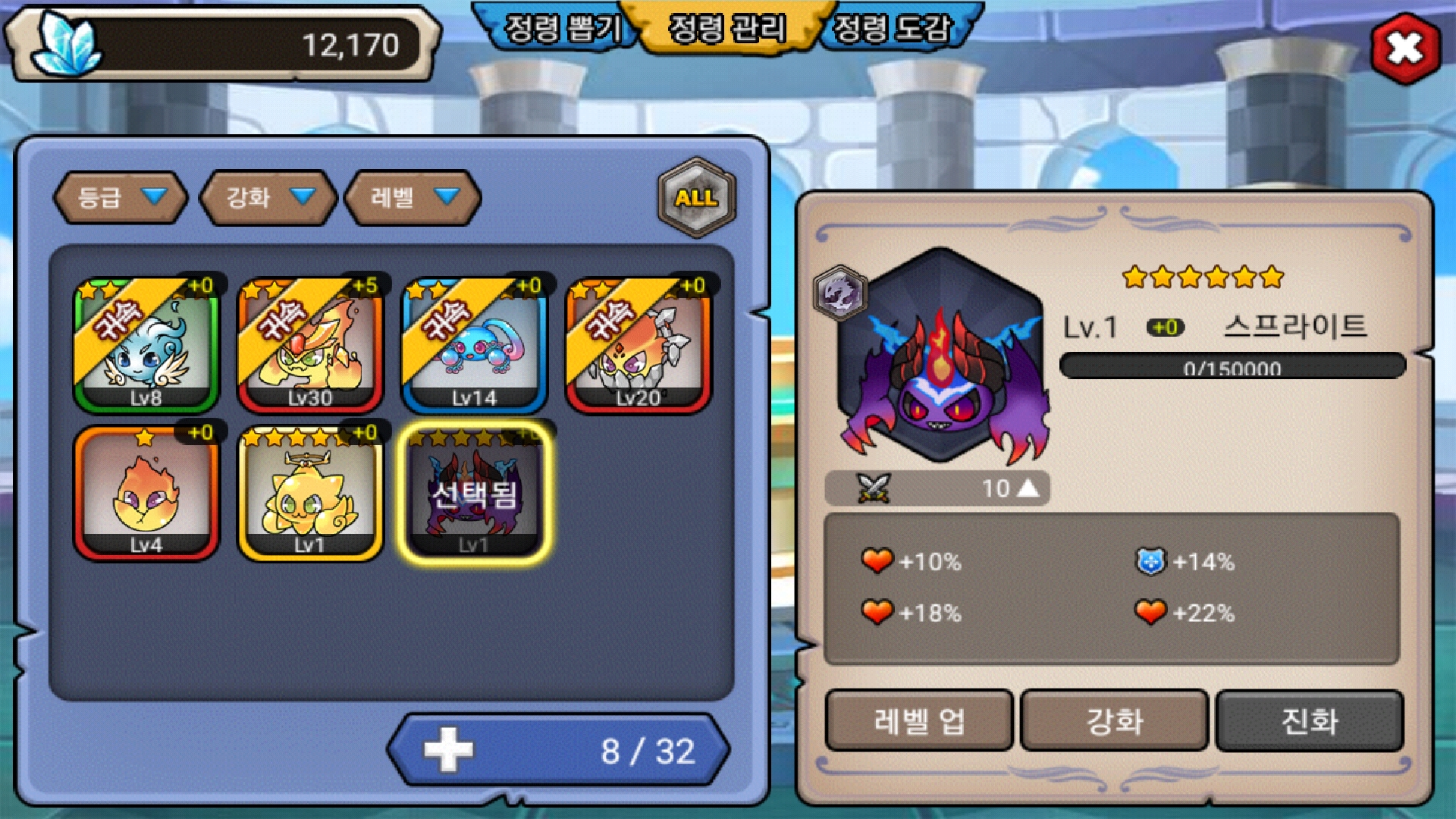Viewport: 1456px width, 819px height.
Task: Open the 등급 sort dropdown
Action: pos(120,197)
